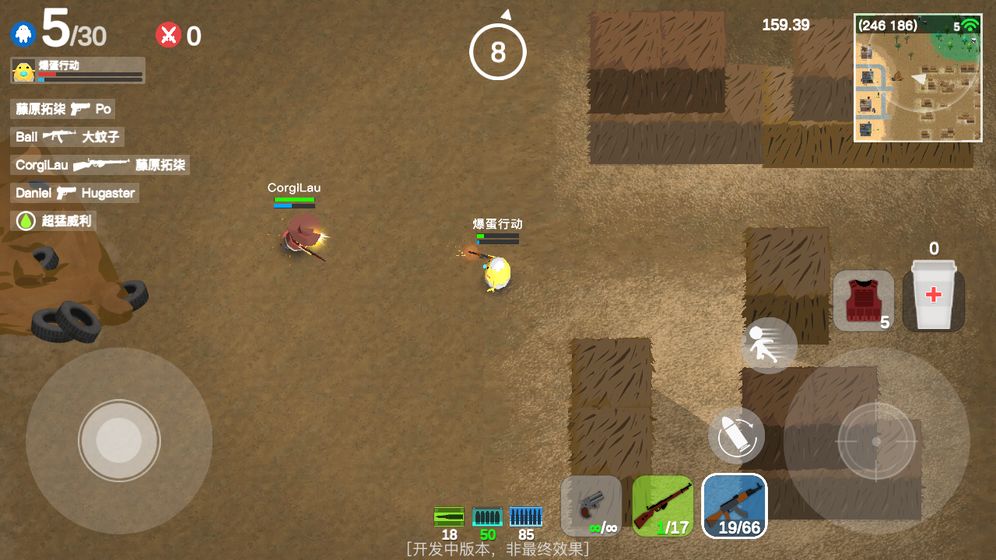Image resolution: width=996 pixels, height=560 pixels.
Task: Tap the crosshair fire joystick
Action: (x=876, y=440)
